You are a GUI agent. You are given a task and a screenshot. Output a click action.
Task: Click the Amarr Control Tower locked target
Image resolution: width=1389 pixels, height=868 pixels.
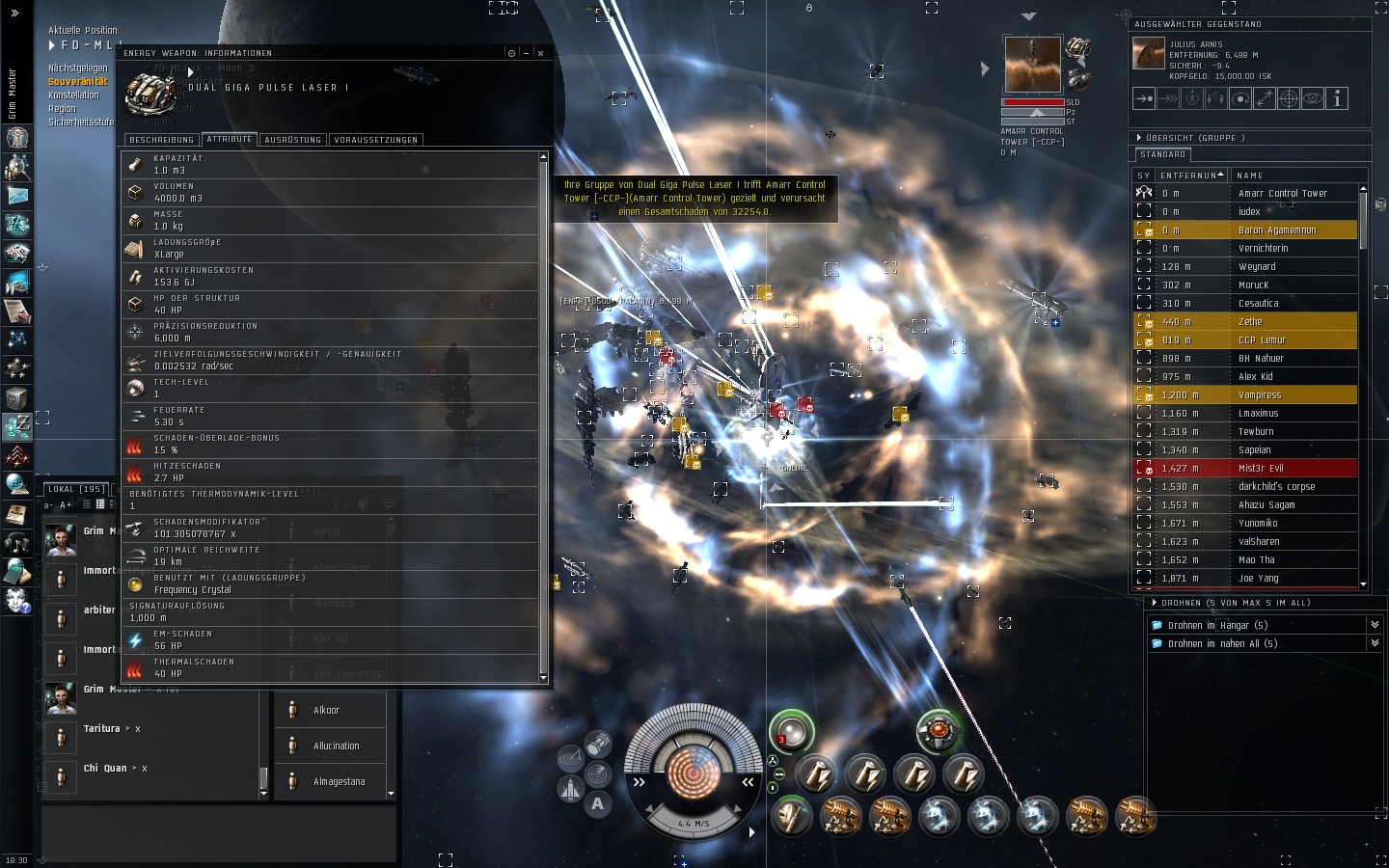pyautogui.click(x=1032, y=65)
